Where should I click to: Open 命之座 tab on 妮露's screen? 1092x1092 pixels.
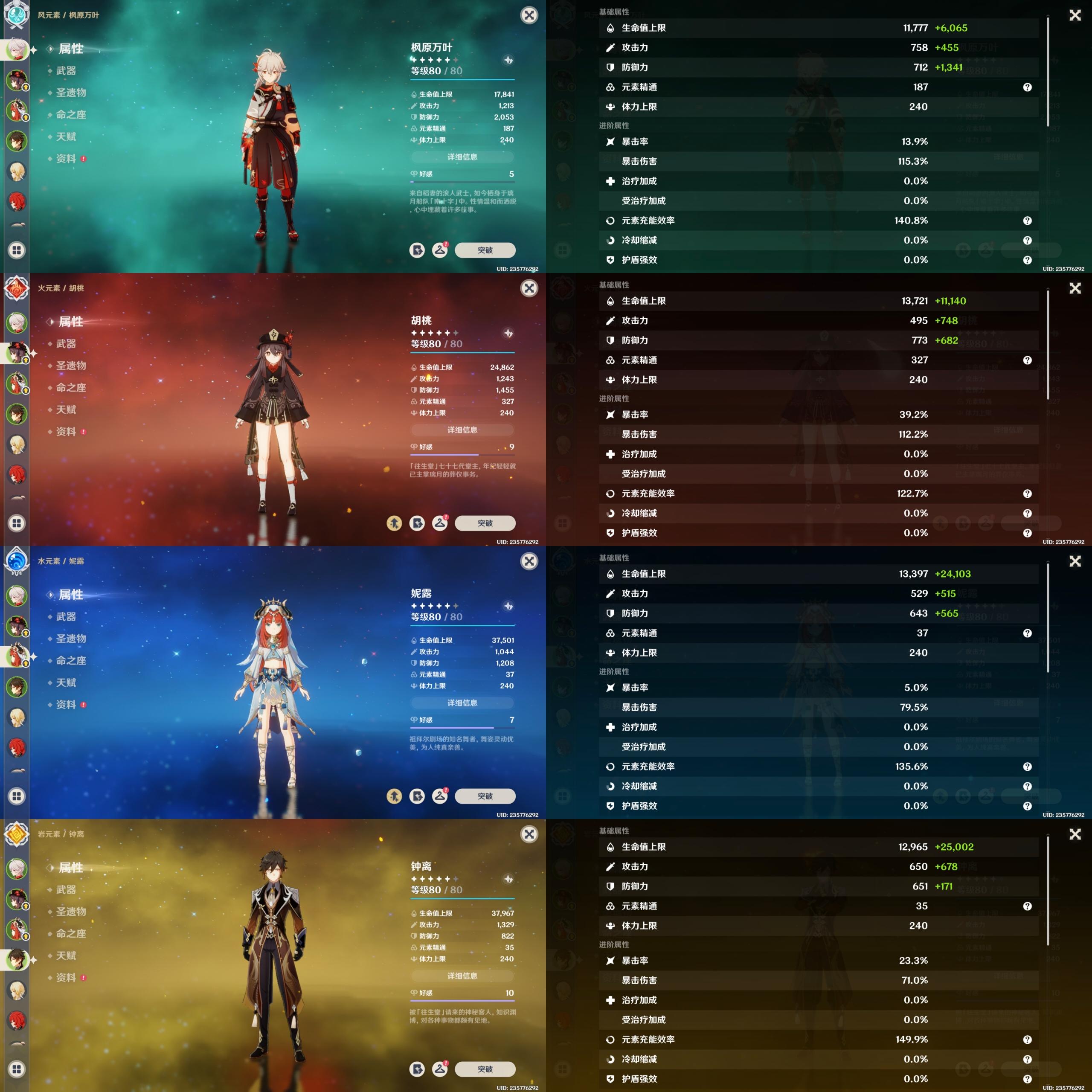[x=71, y=661]
